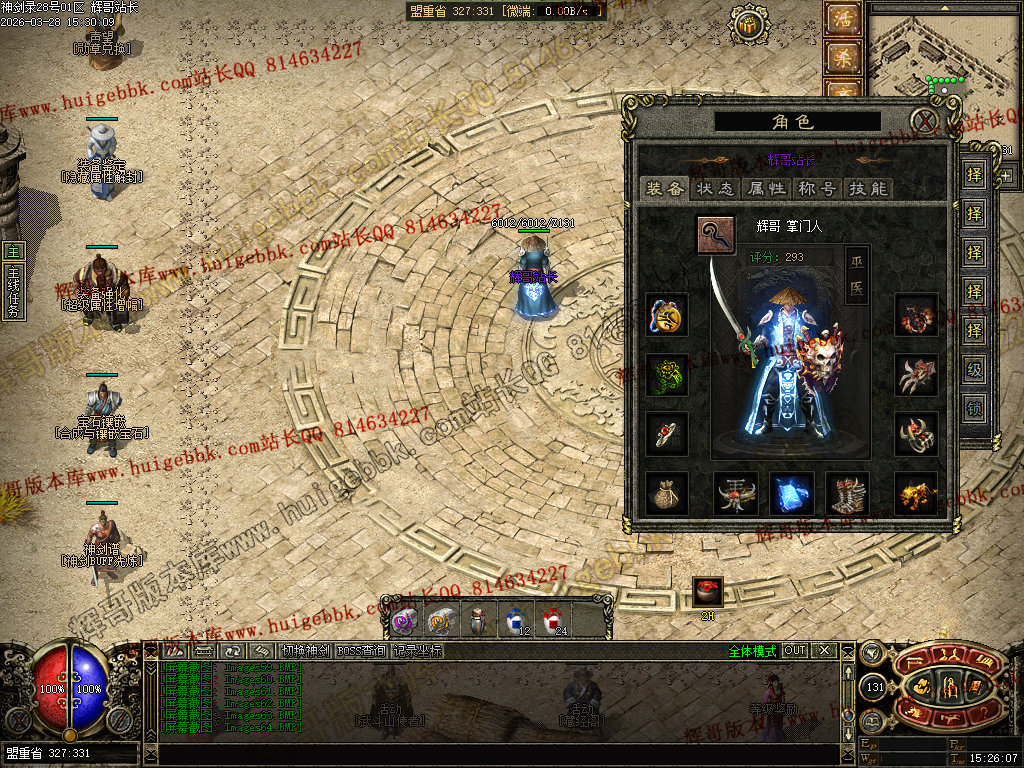Choose the pouch bag equipment slot
The width and height of the screenshot is (1024, 768).
666,494
